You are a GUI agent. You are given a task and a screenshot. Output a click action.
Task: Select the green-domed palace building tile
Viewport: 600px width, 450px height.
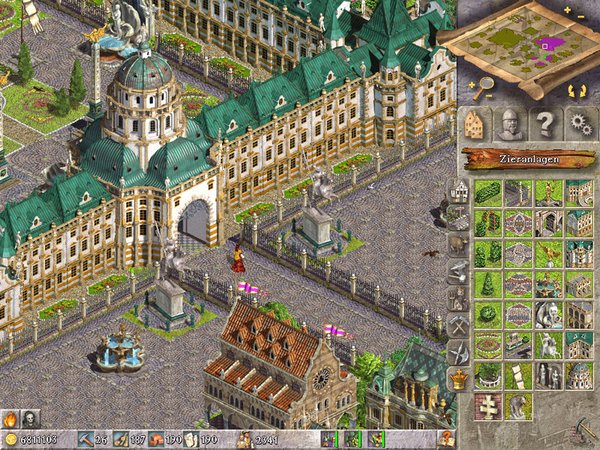pos(579,376)
